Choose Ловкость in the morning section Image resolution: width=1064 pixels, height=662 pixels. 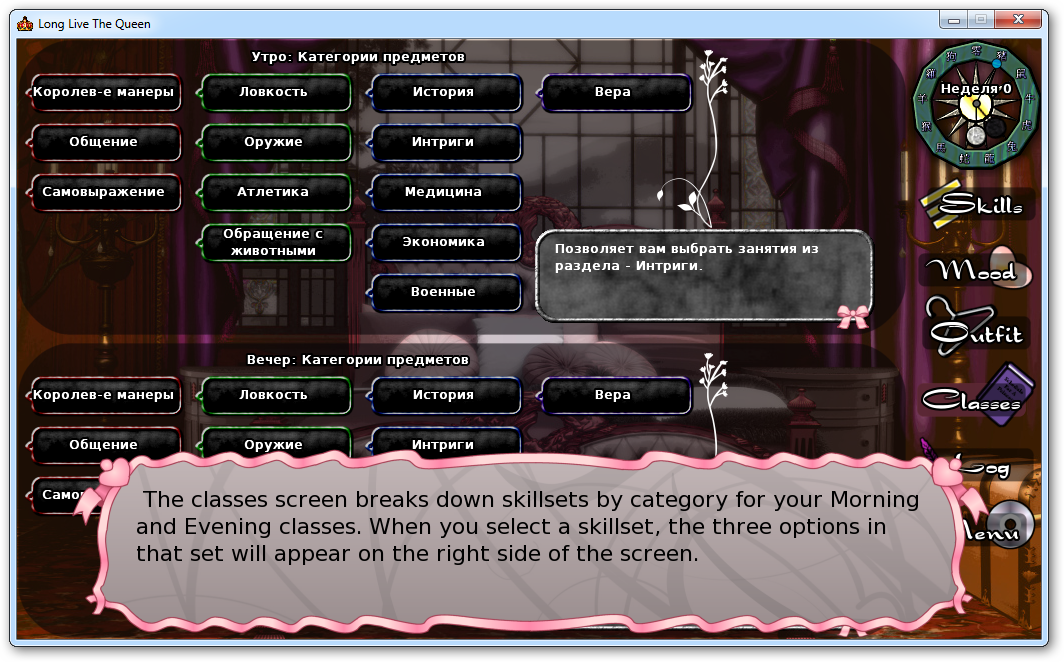click(x=274, y=92)
